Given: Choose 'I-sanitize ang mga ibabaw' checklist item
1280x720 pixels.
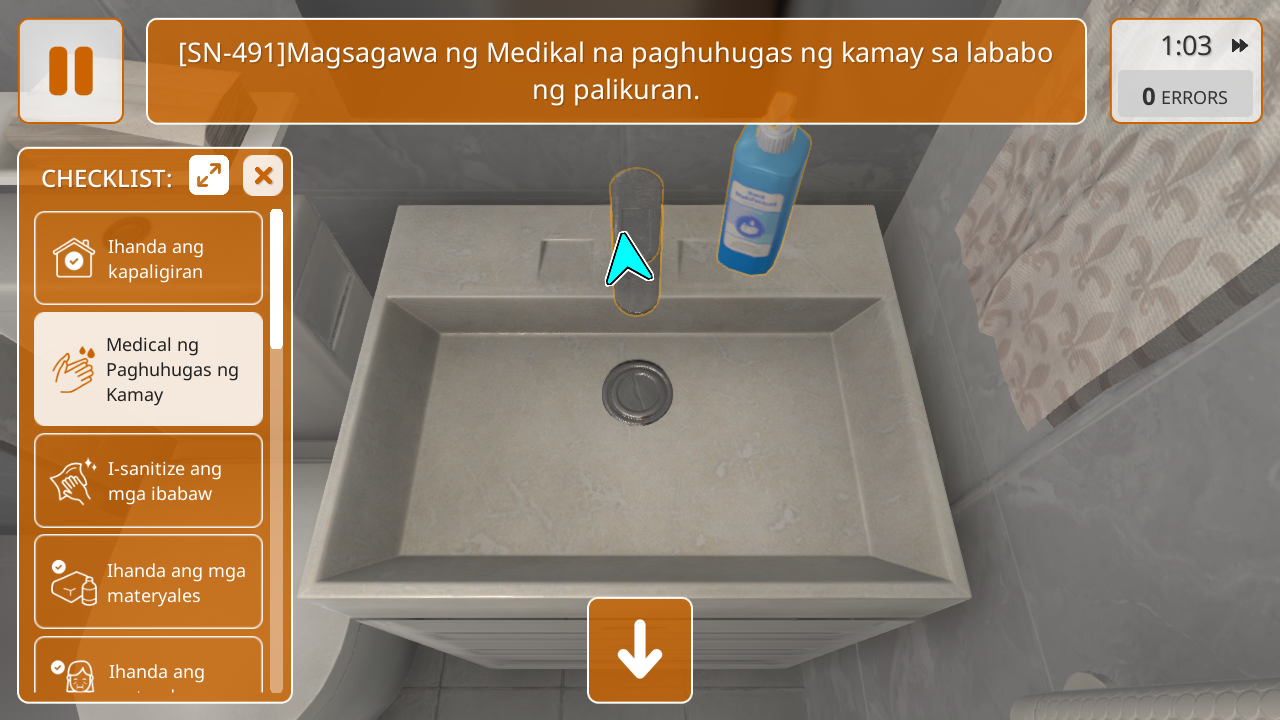Looking at the screenshot, I should pyautogui.click(x=148, y=480).
